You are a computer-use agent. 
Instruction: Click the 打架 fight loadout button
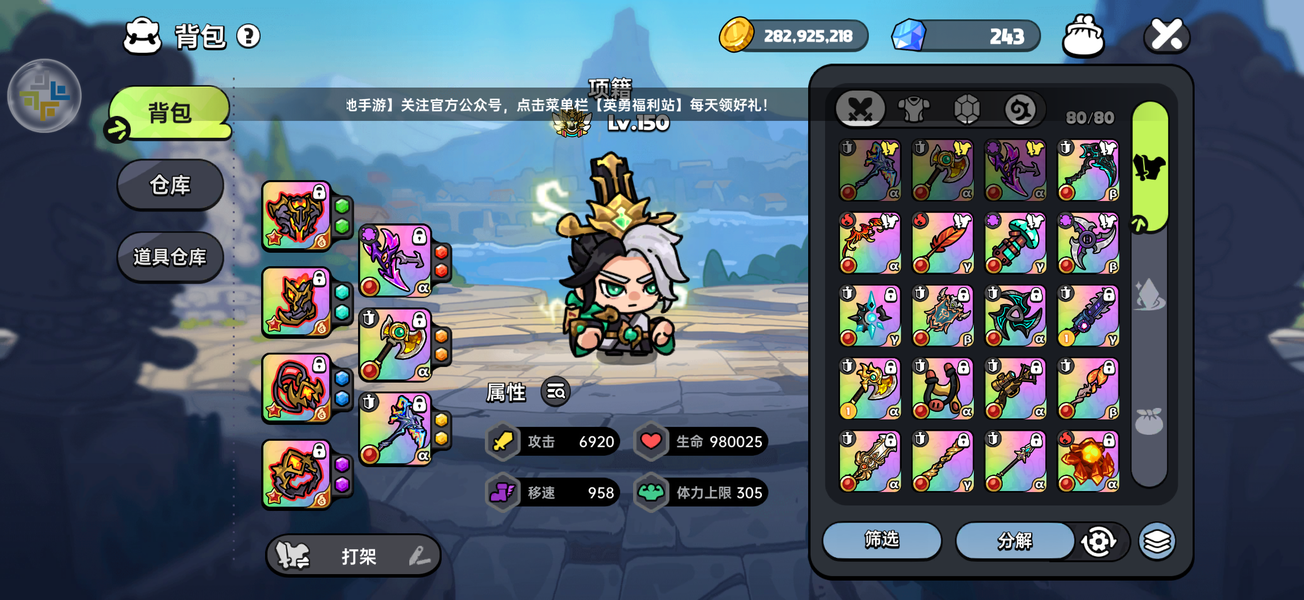353,556
